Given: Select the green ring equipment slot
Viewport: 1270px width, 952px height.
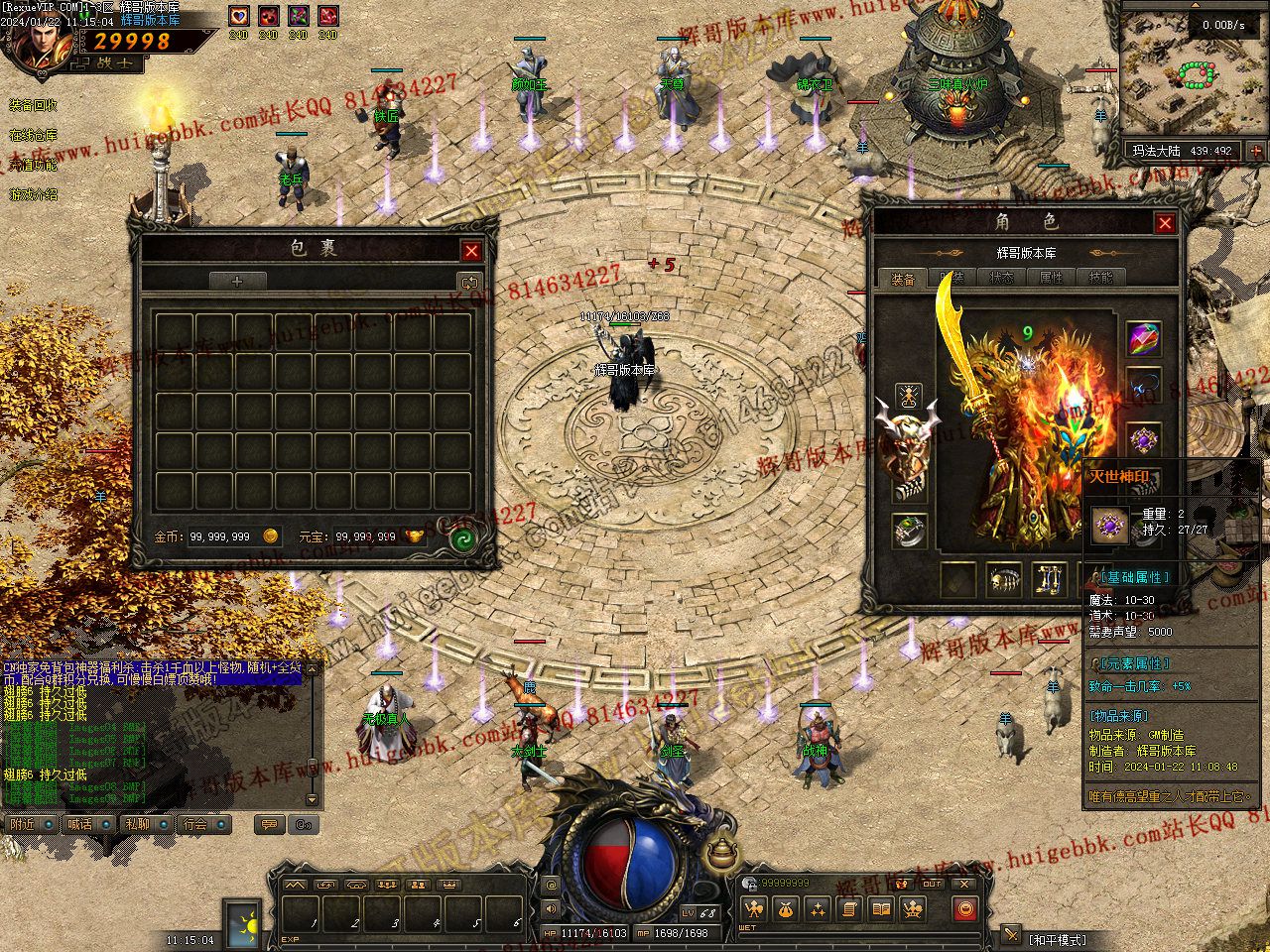Looking at the screenshot, I should pyautogui.click(x=909, y=531).
